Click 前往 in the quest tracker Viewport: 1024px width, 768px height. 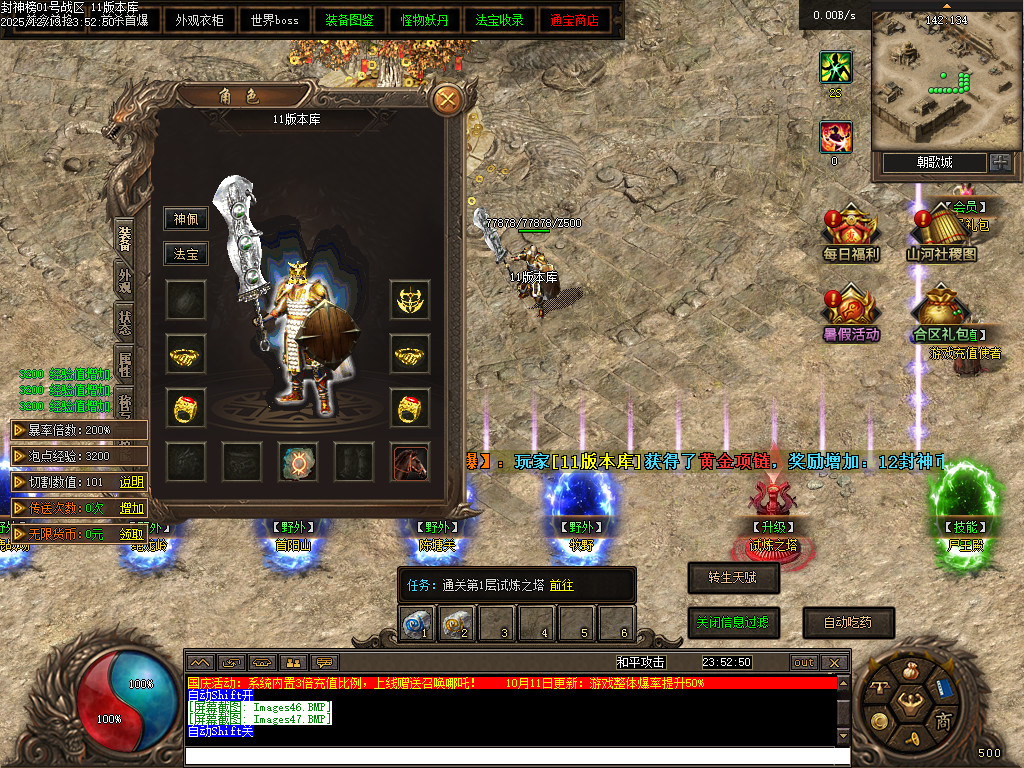point(561,585)
